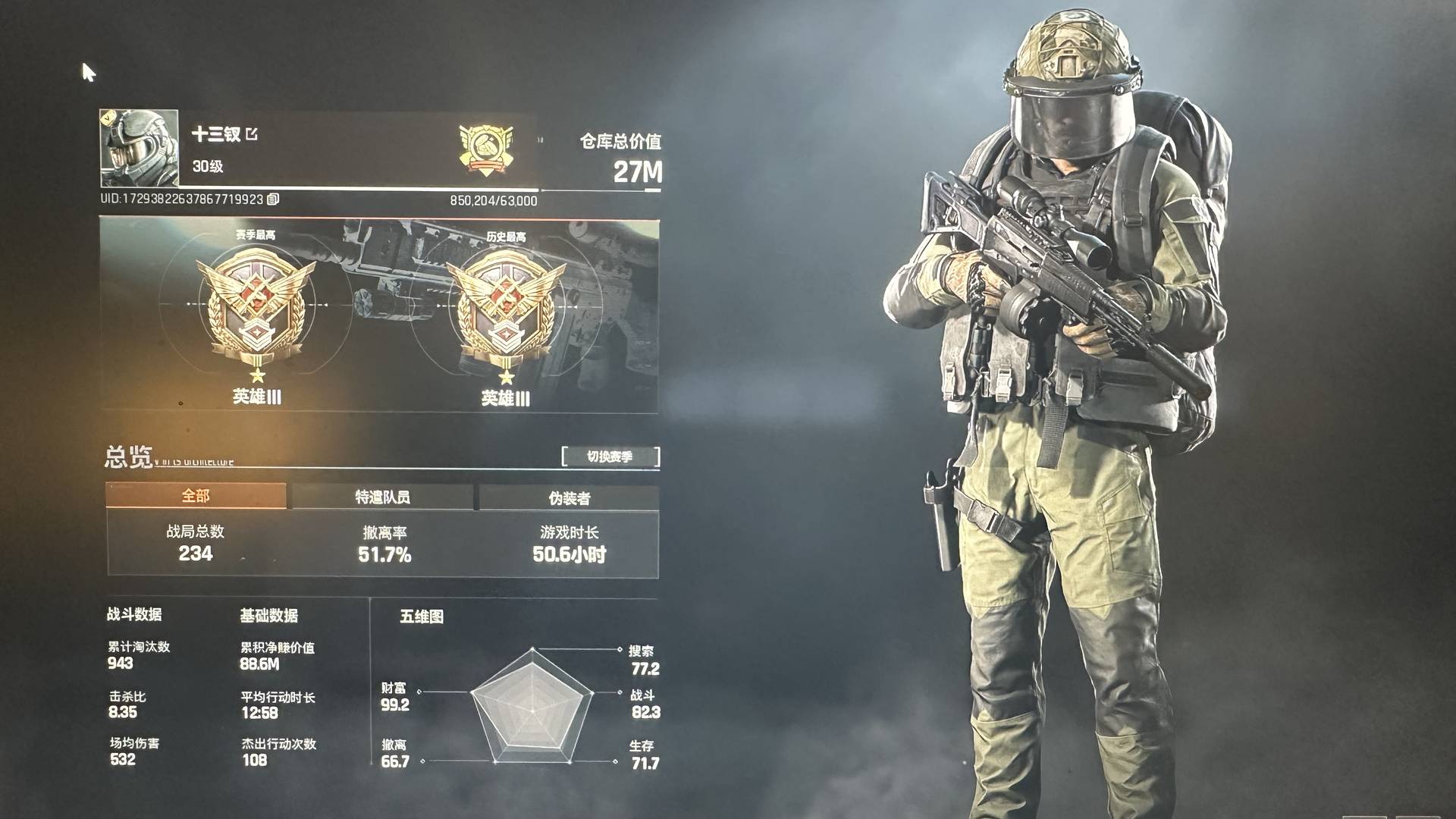
Task: Switch to the 全部 overview tab
Action: [x=196, y=496]
